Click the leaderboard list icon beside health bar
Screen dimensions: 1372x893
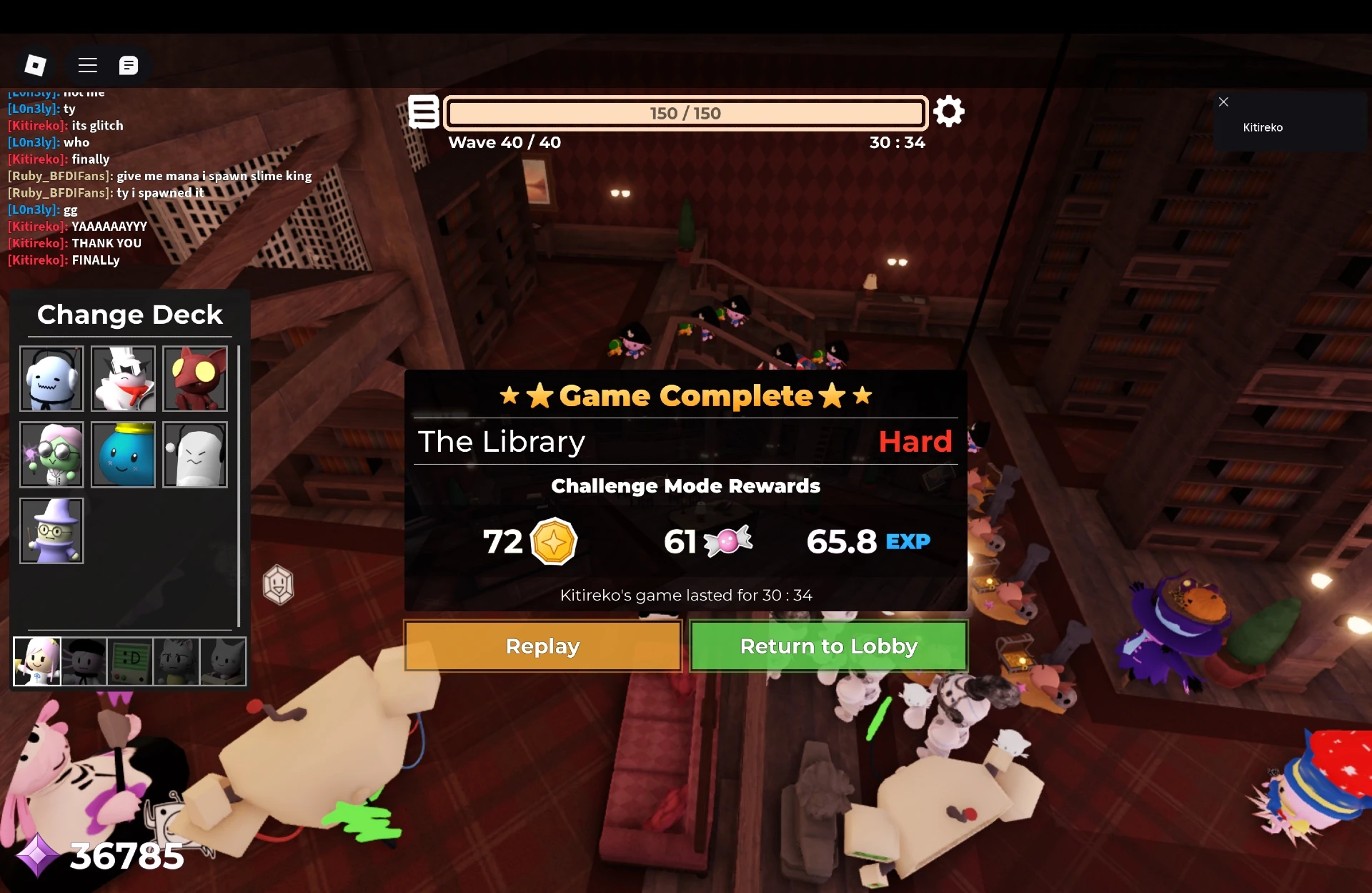[x=424, y=112]
